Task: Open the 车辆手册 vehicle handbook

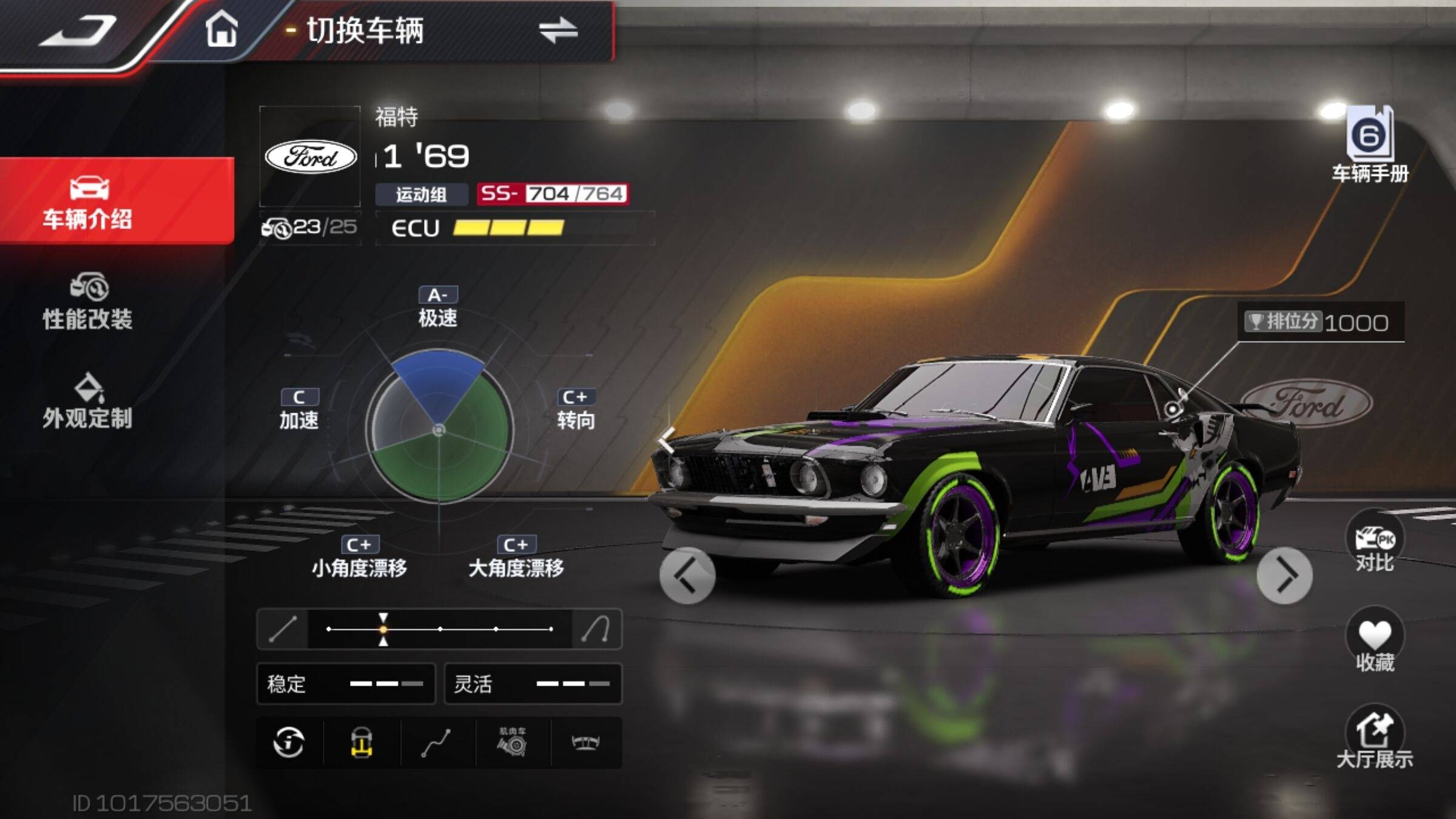Action: point(1370,144)
